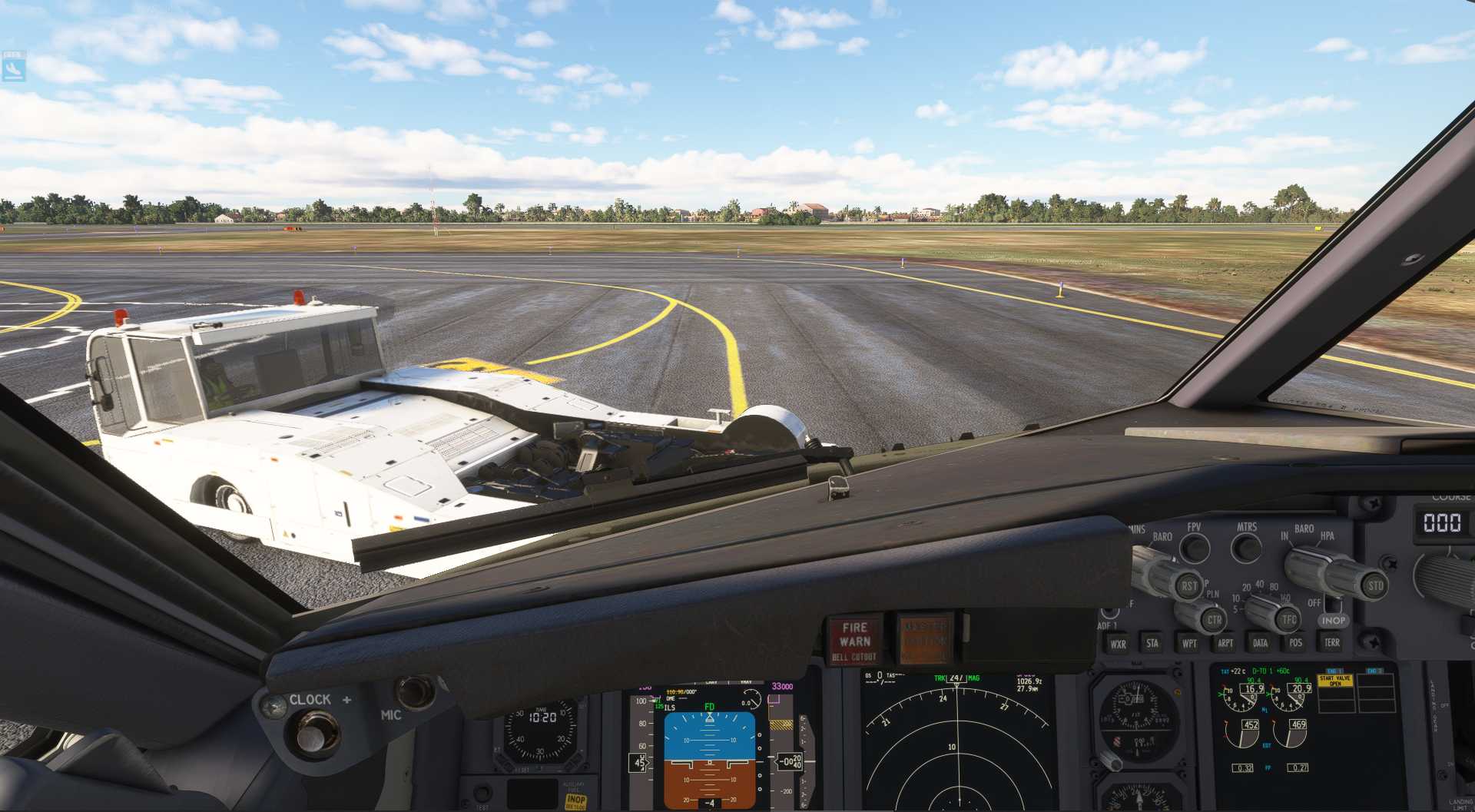
Task: Toggle the STA stations map button
Action: pos(1152,643)
